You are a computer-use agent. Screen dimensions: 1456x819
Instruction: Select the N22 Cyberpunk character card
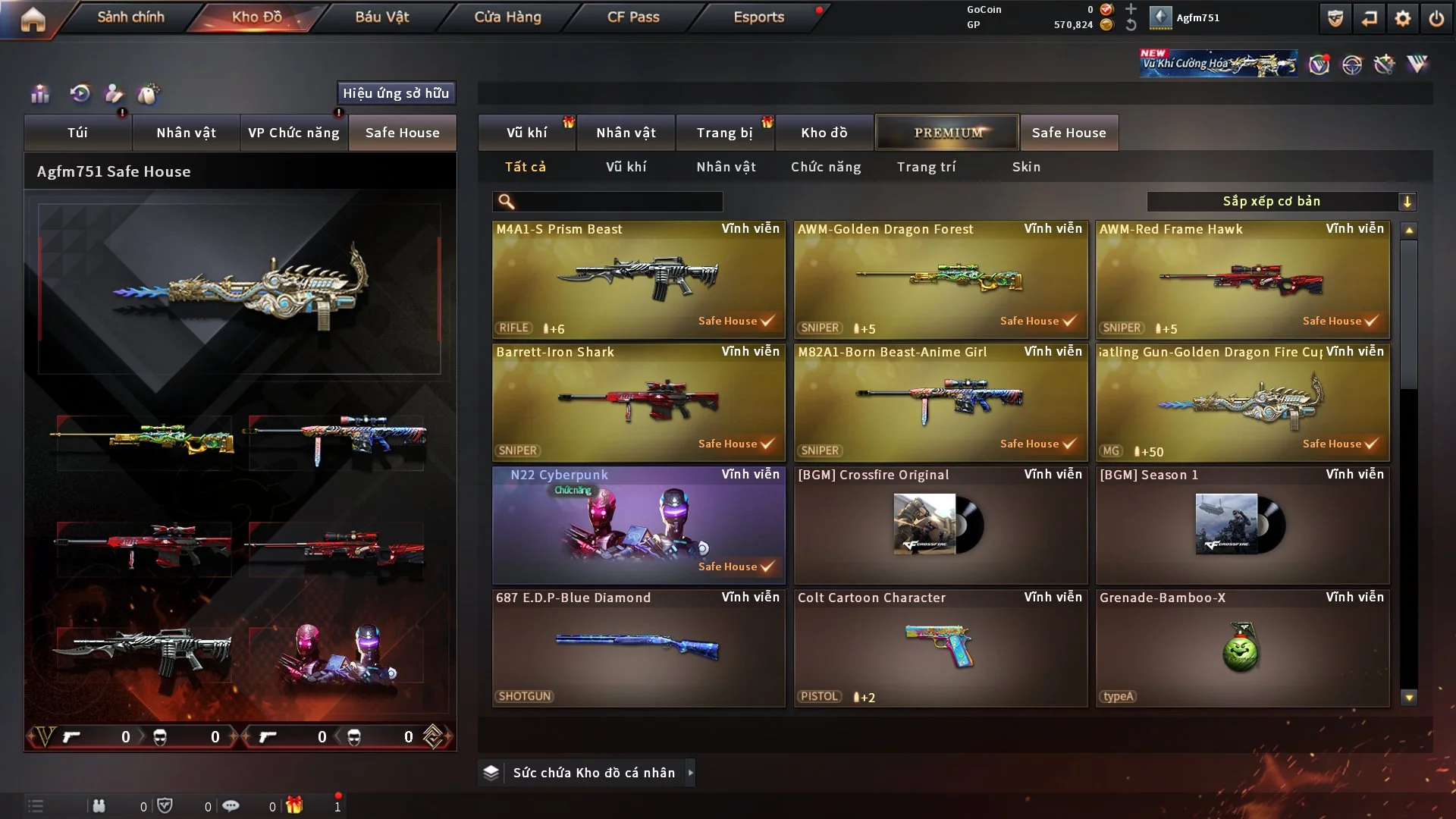[x=639, y=525]
